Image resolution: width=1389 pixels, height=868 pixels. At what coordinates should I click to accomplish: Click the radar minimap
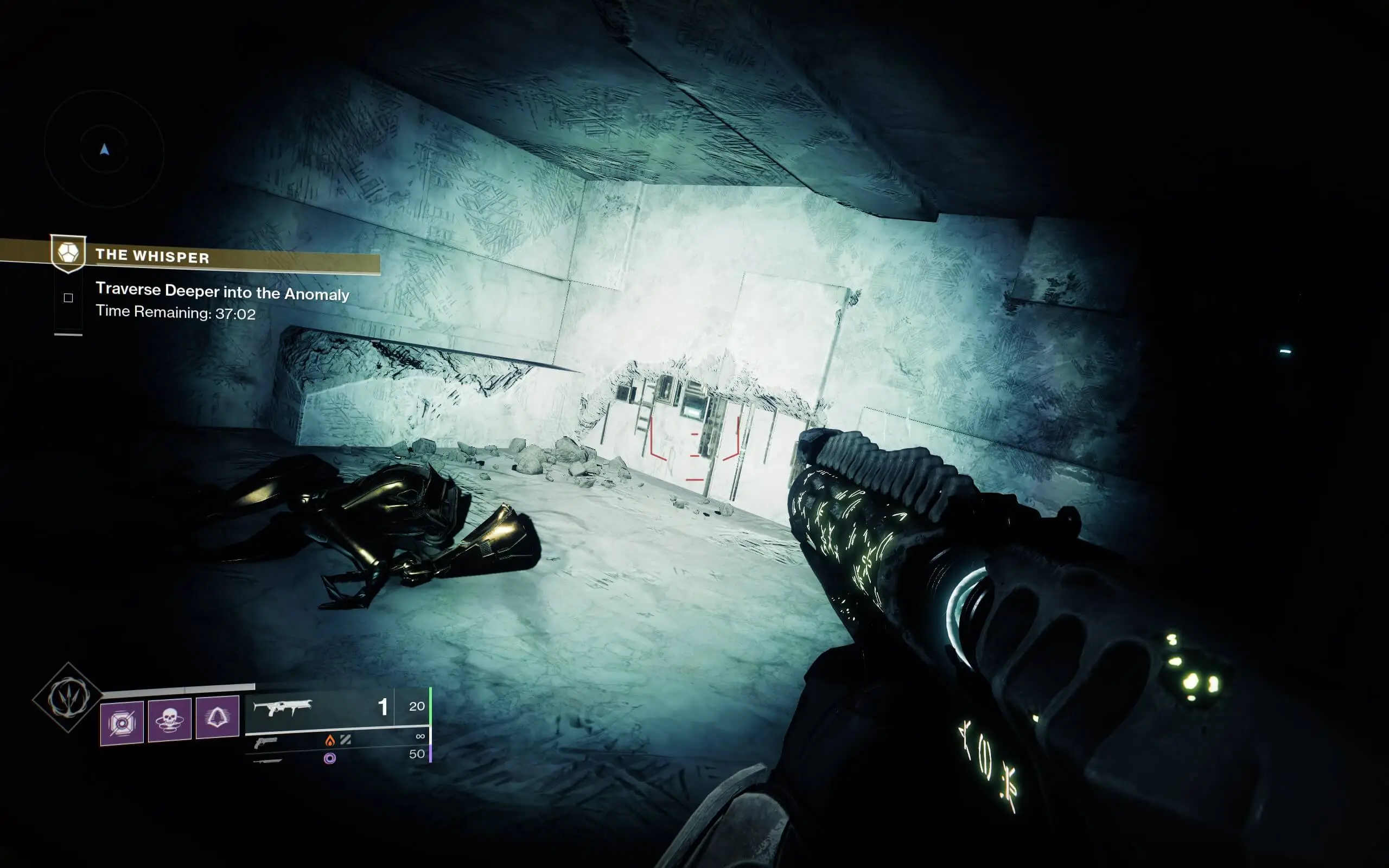click(x=105, y=149)
